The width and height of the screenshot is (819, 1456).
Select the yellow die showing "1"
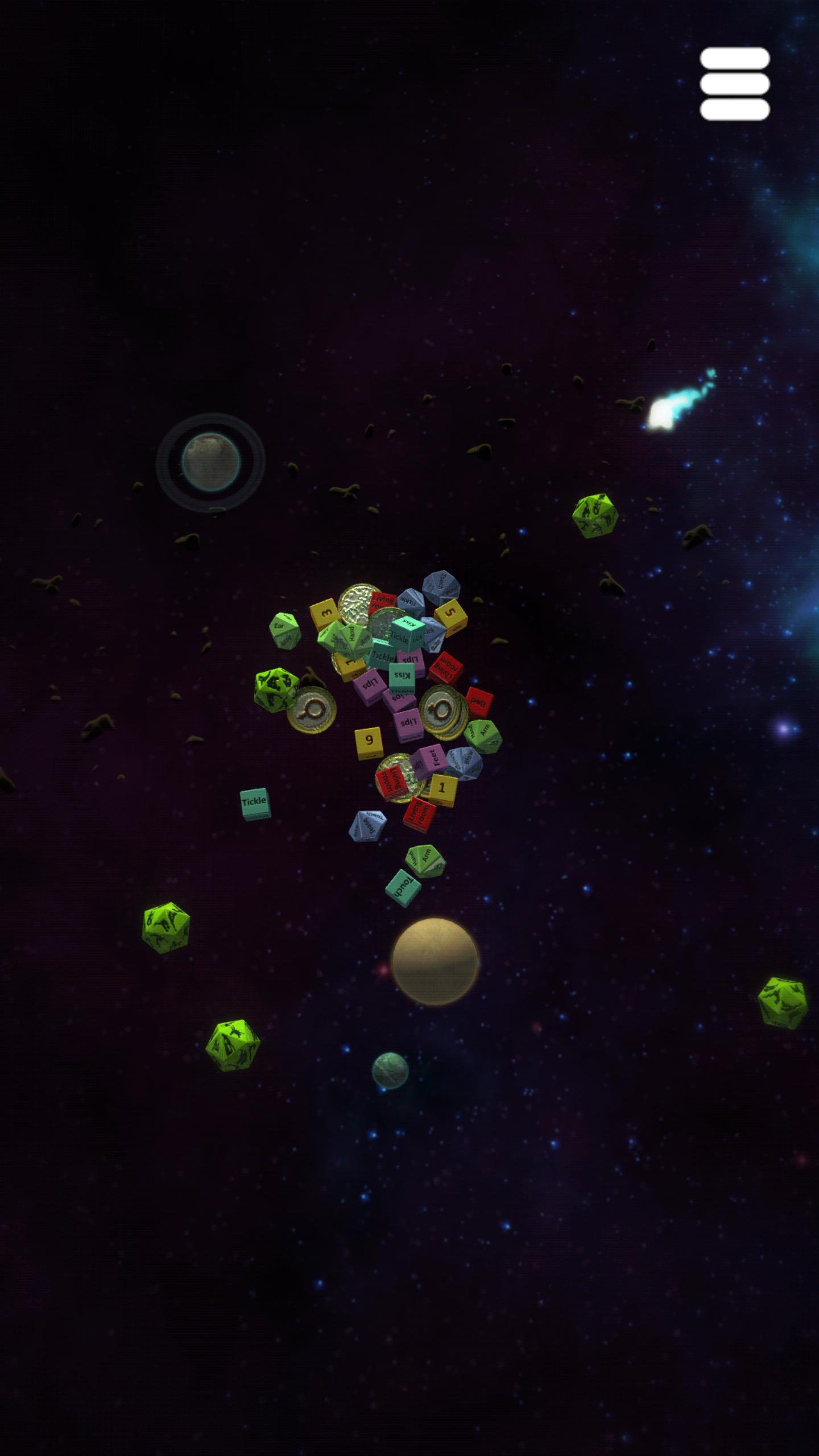(442, 788)
